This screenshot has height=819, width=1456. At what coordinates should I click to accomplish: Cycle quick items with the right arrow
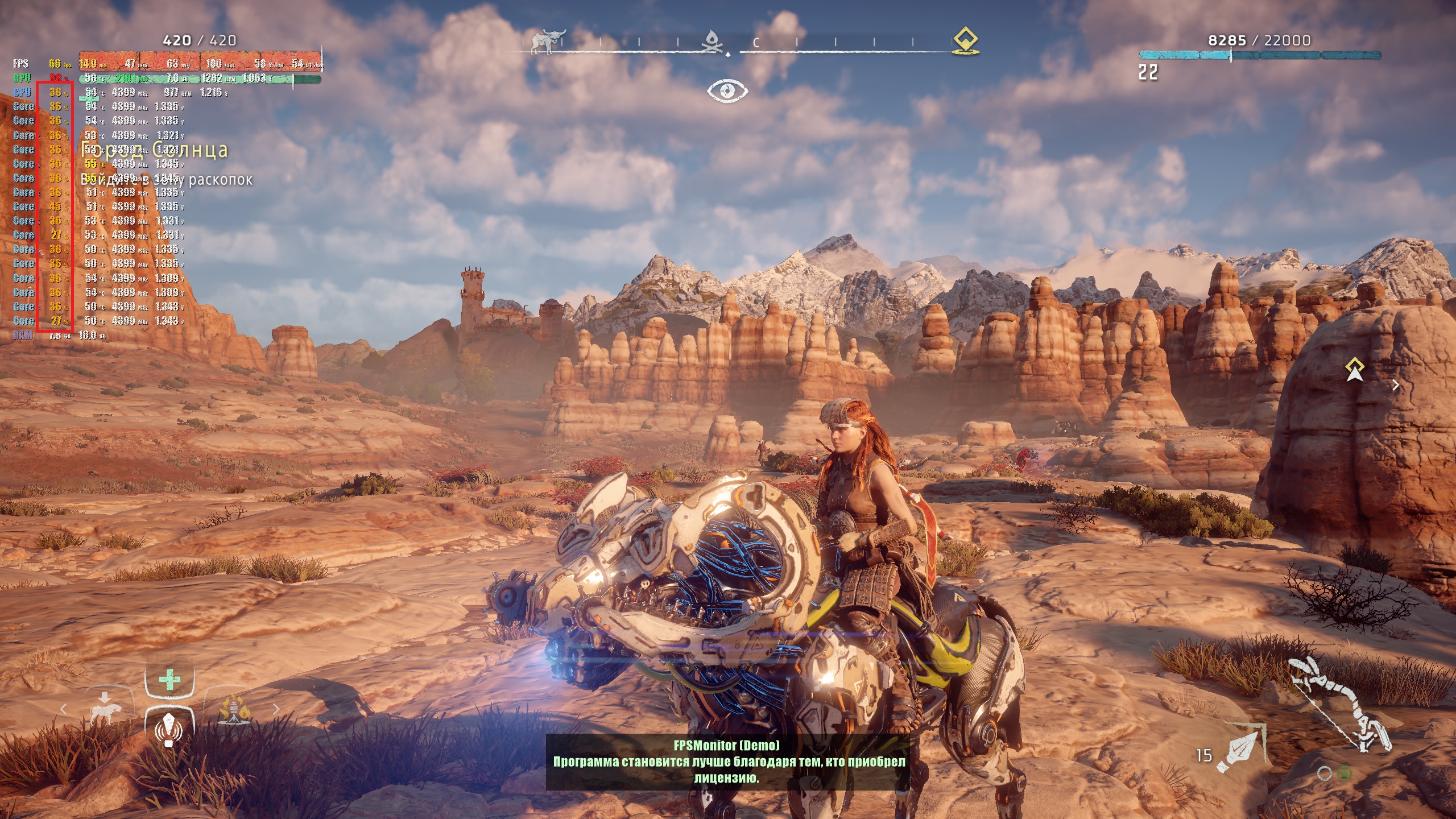point(276,709)
